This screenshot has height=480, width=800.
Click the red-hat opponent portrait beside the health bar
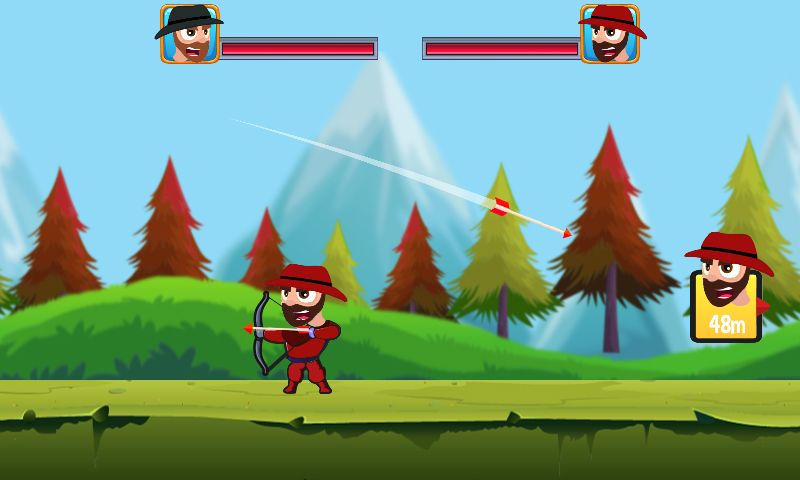[610, 35]
